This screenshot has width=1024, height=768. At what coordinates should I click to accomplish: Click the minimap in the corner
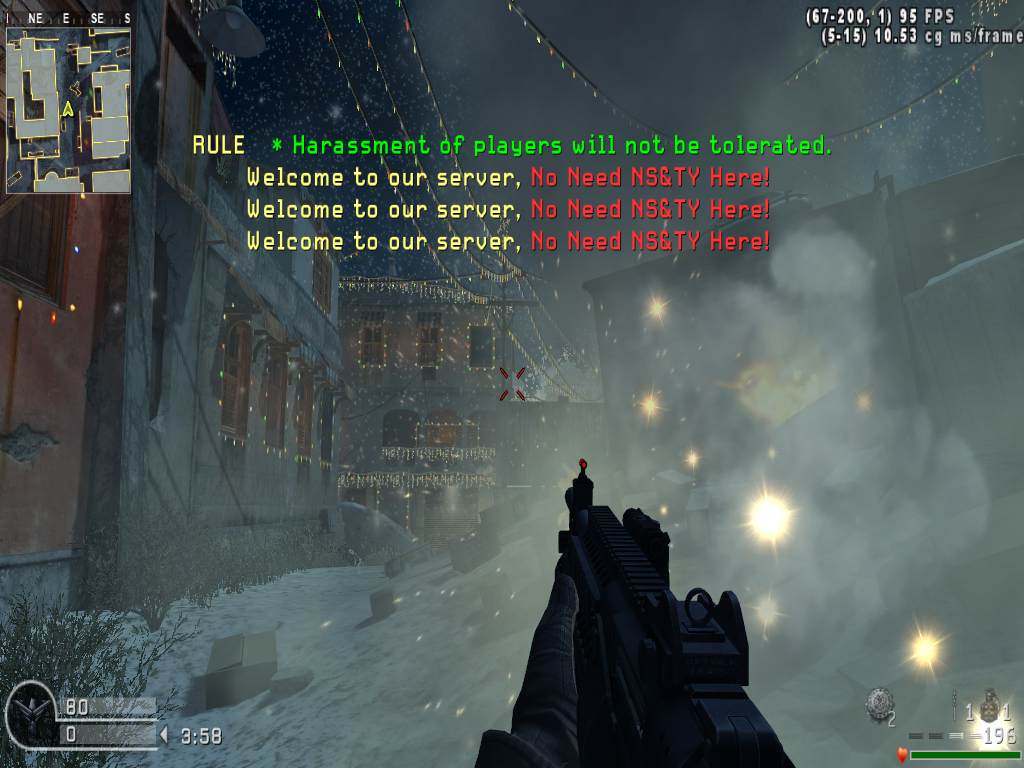pyautogui.click(x=68, y=110)
